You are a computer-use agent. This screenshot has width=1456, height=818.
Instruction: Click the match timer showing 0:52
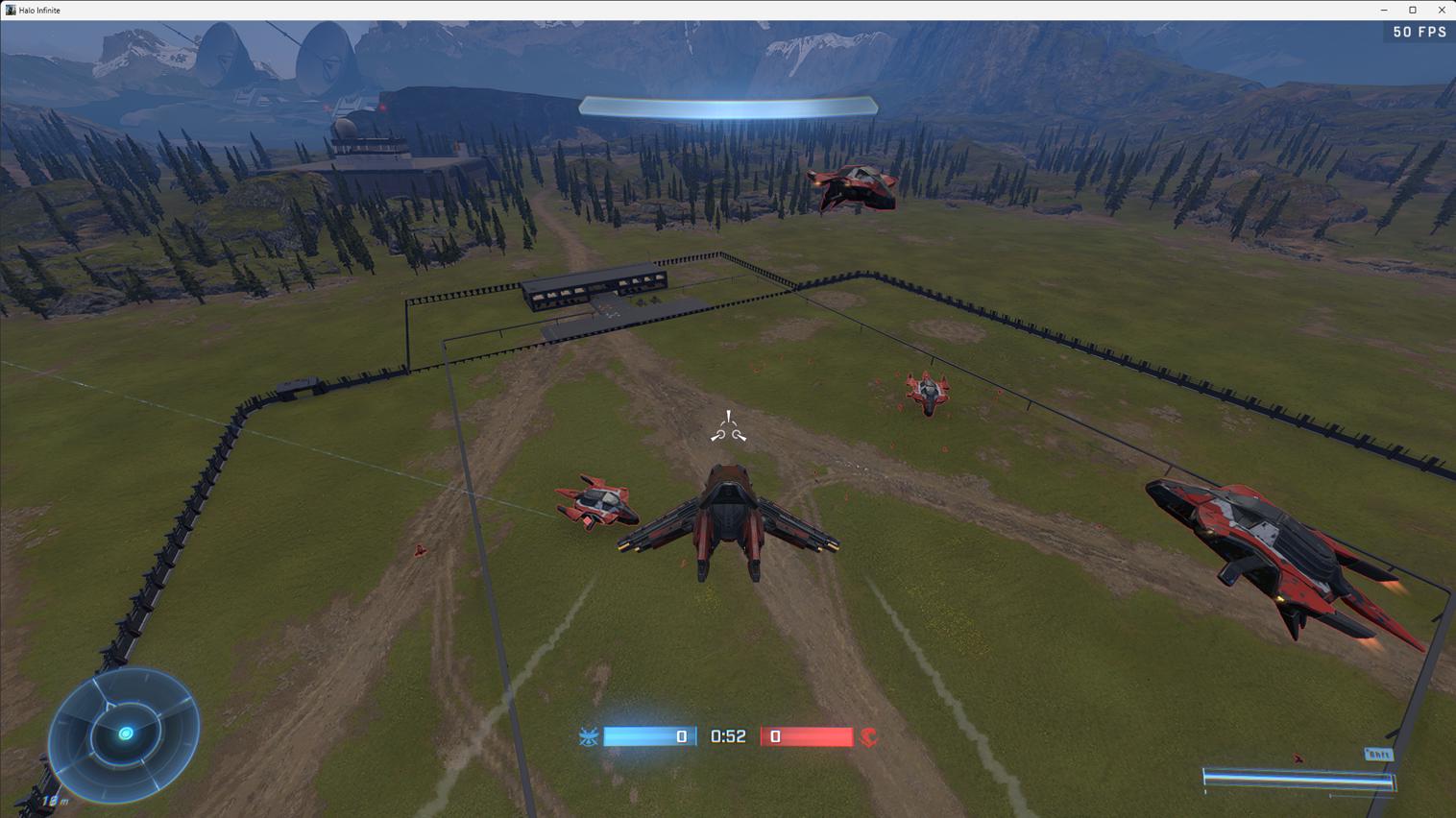point(727,736)
